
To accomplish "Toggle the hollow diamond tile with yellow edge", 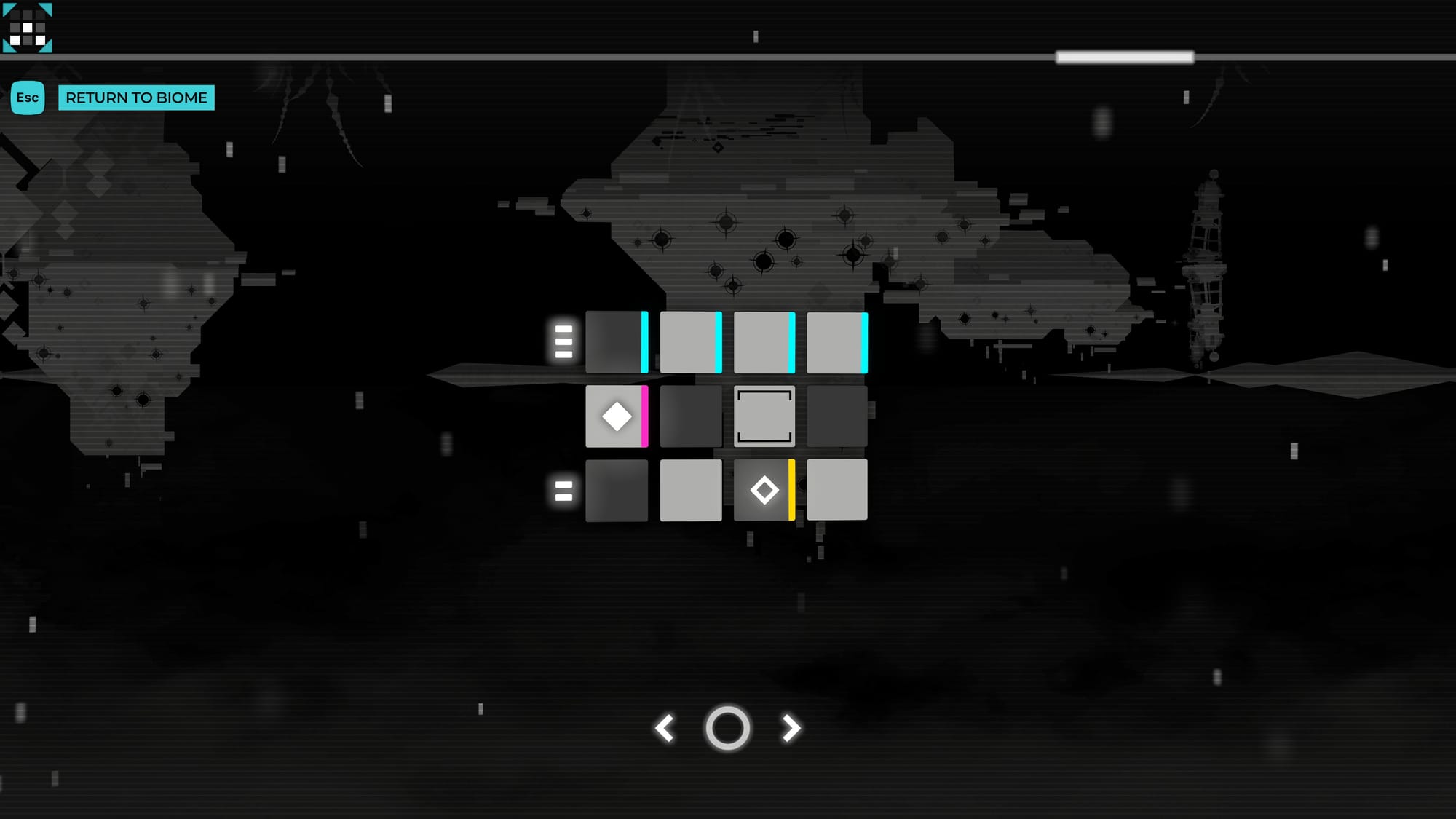I will [764, 490].
